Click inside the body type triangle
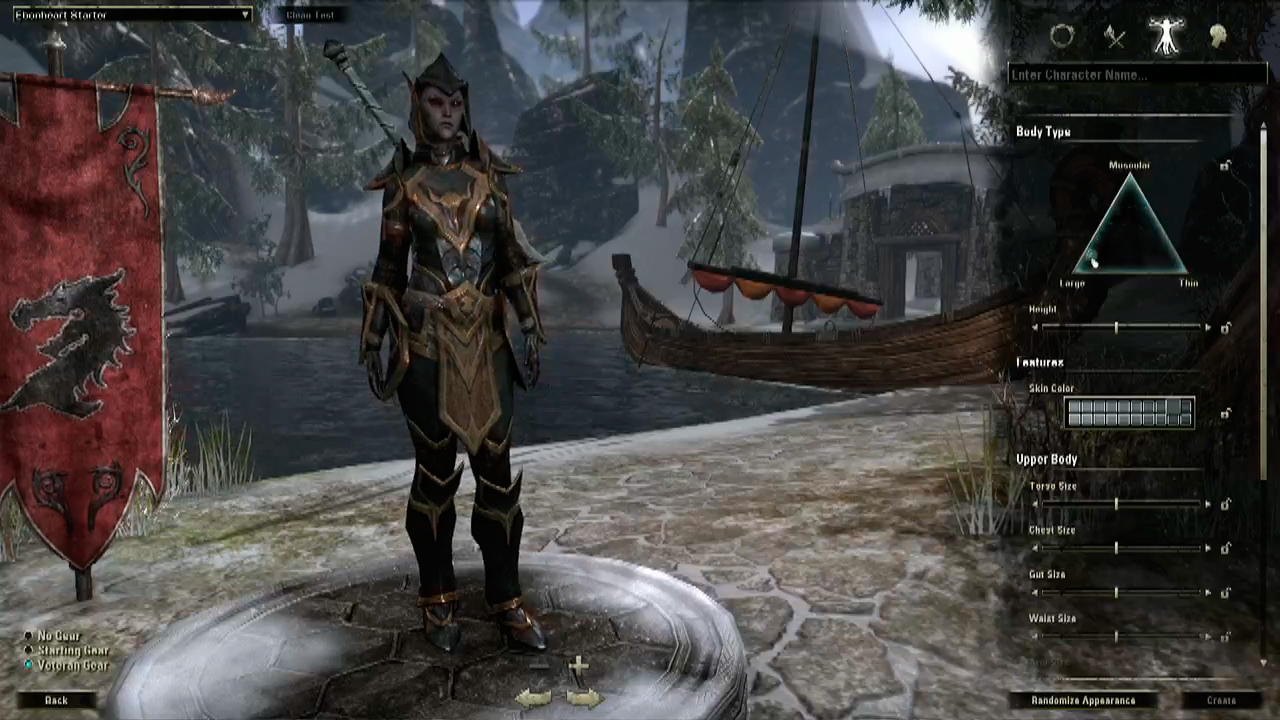This screenshot has width=1280, height=720. click(x=1130, y=235)
